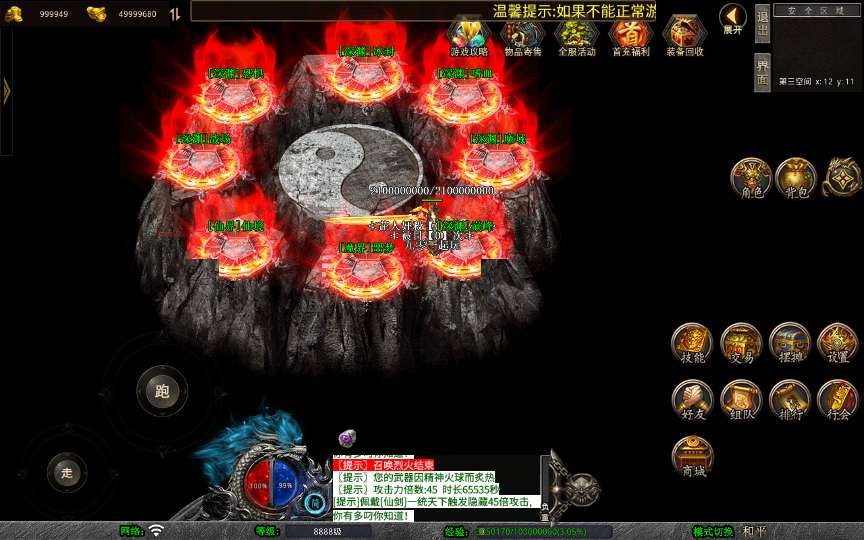The image size is (864, 540).
Task: Open the 技能 skills menu
Action: click(692, 344)
